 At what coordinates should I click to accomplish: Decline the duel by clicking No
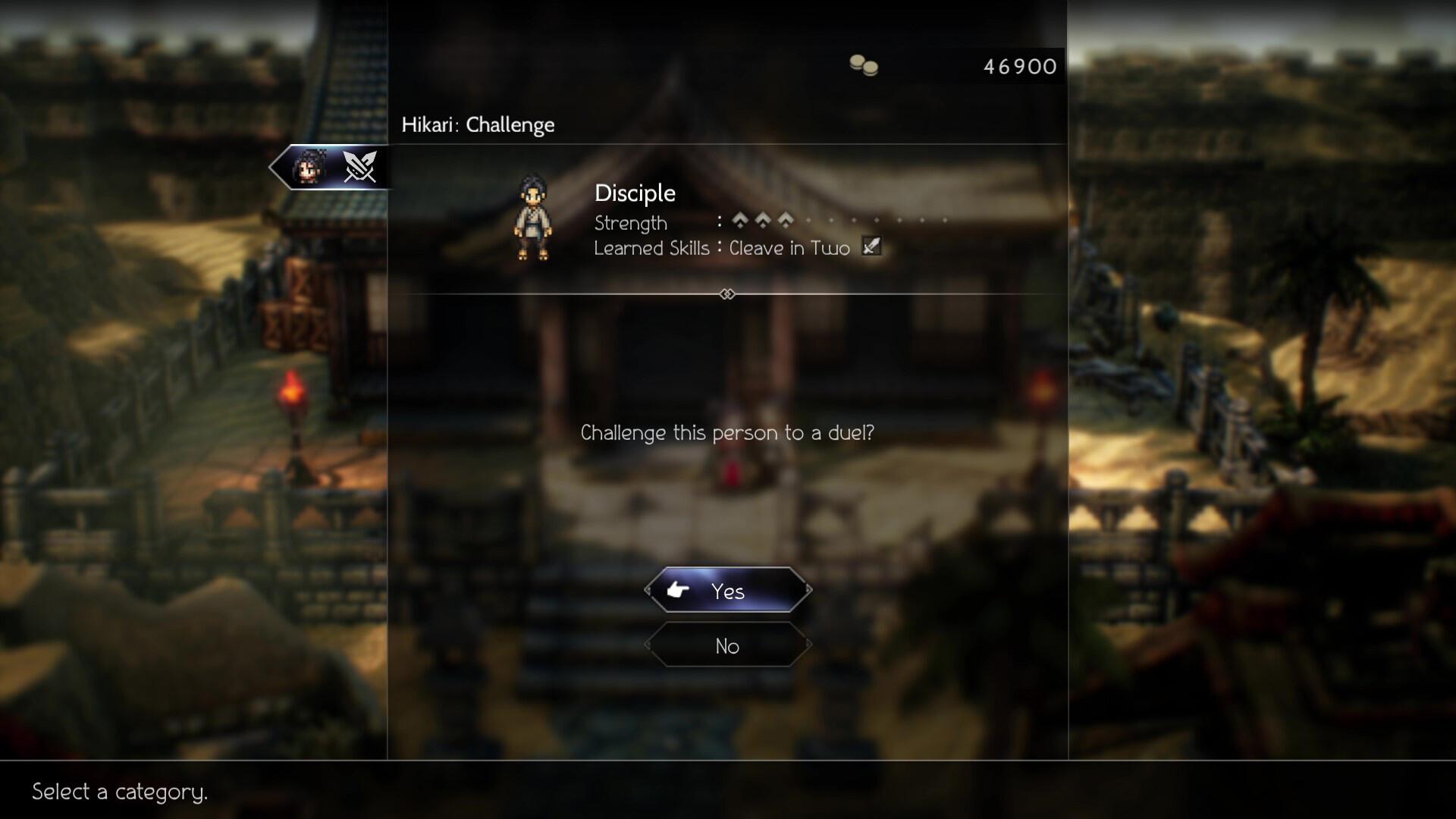click(726, 646)
